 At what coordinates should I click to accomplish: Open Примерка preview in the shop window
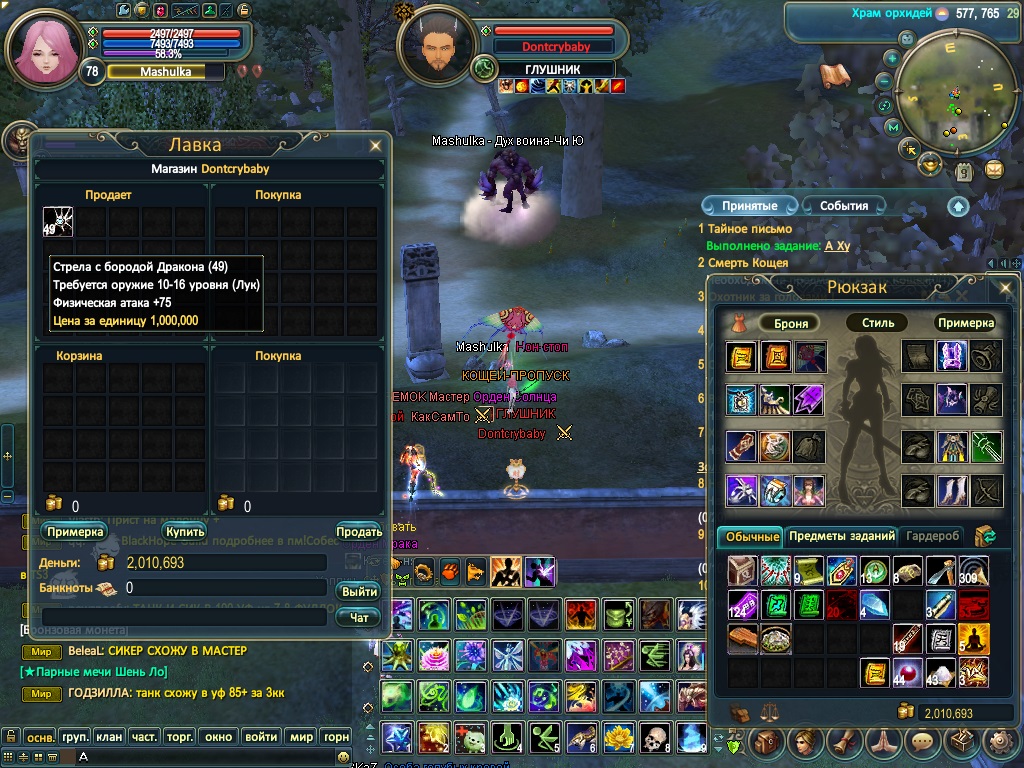pyautogui.click(x=75, y=532)
